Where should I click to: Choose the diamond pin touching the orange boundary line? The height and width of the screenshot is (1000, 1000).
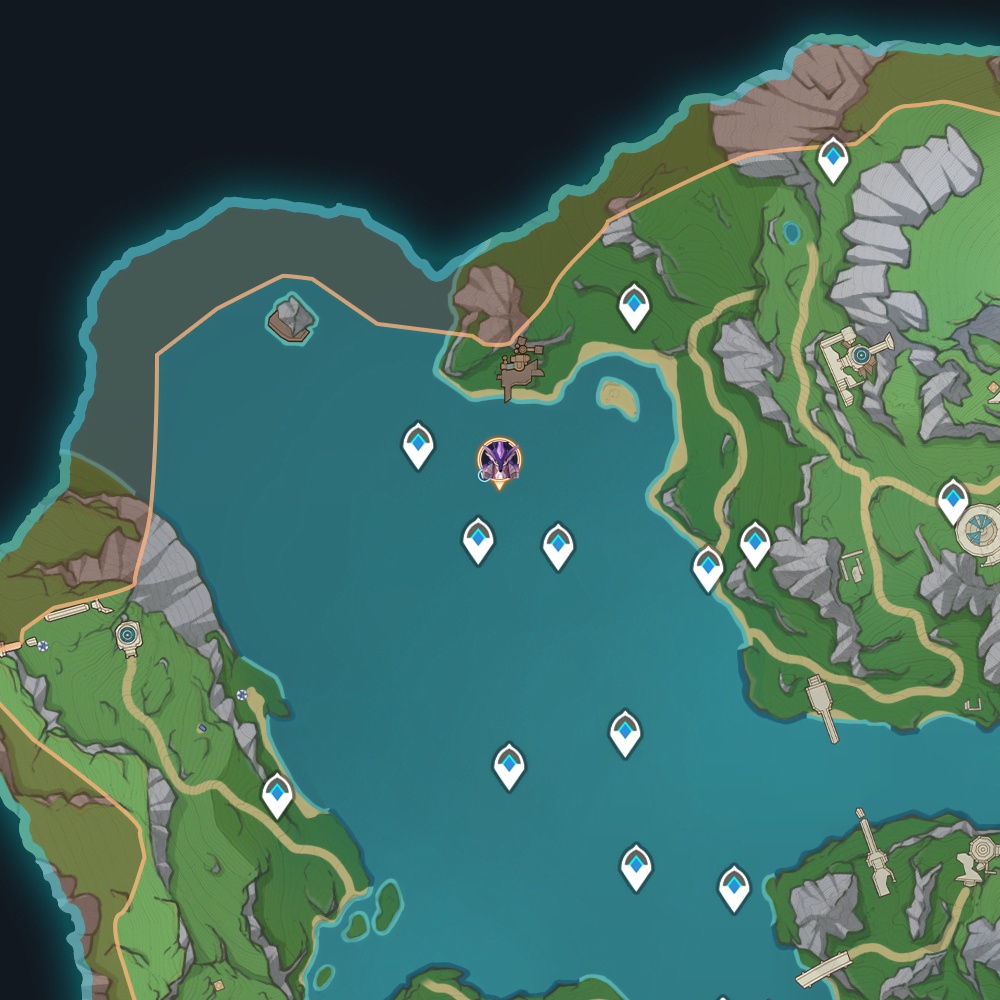[x=833, y=158]
